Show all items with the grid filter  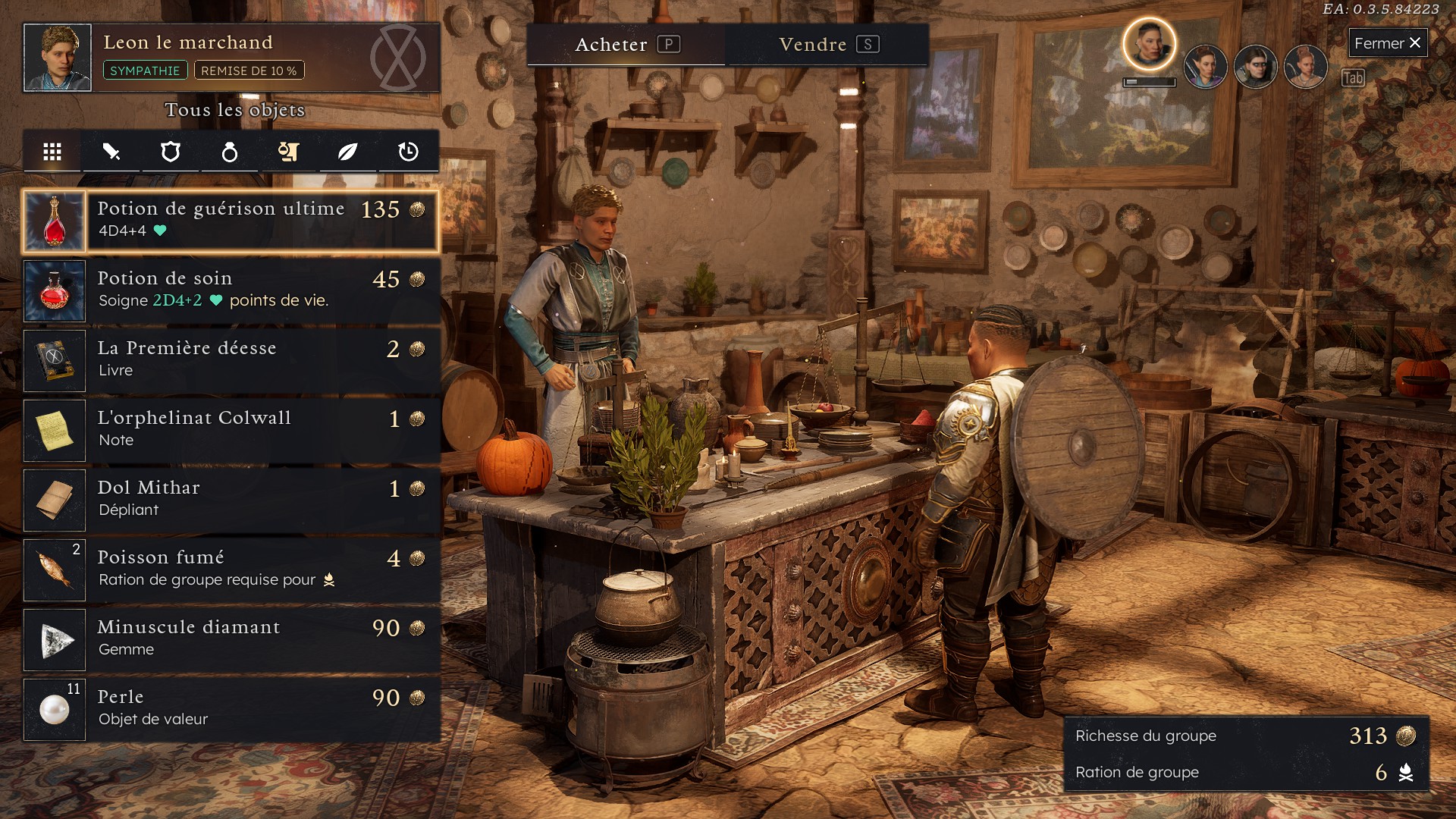coord(52,152)
